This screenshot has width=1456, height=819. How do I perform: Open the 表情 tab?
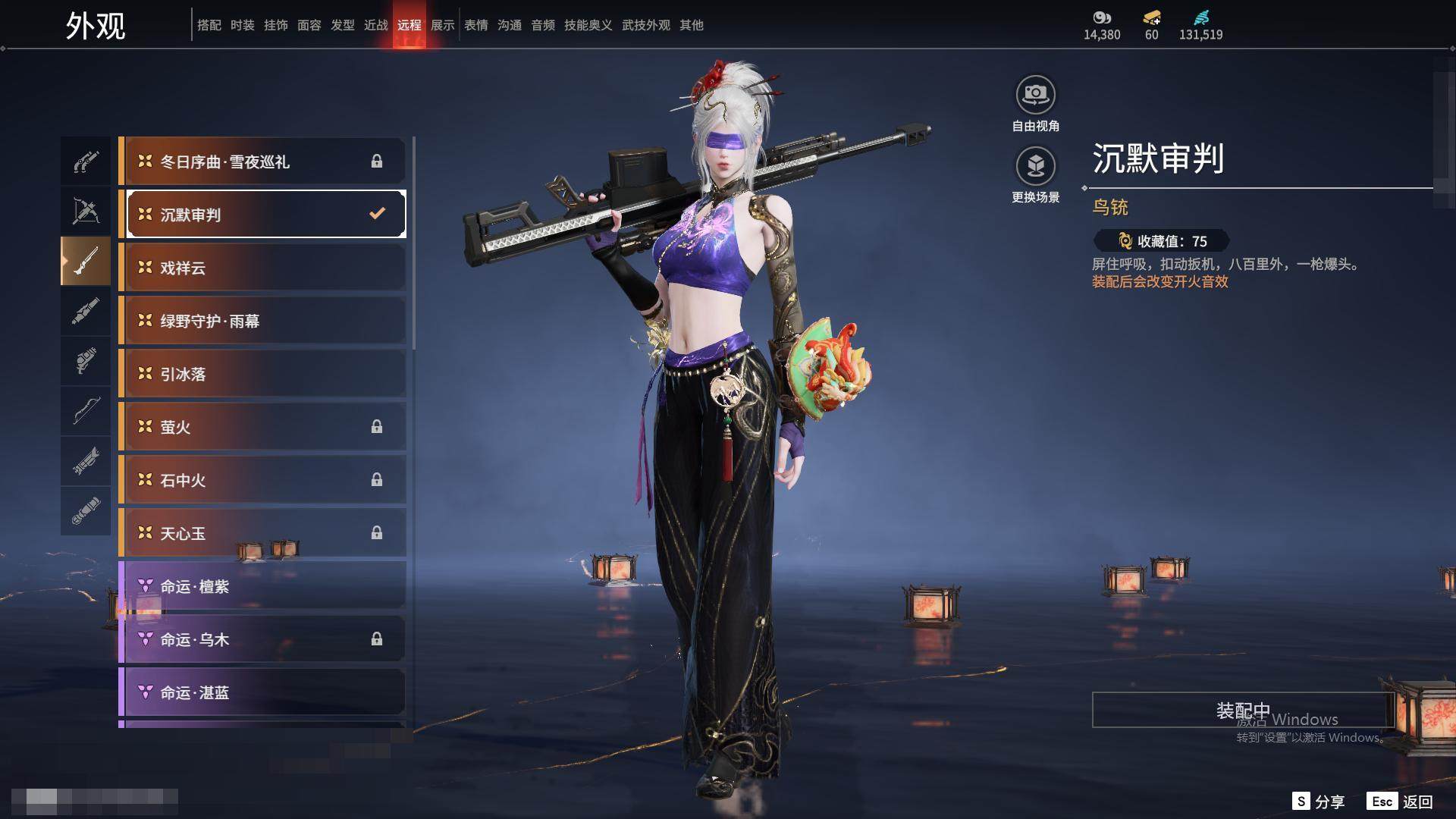[476, 25]
